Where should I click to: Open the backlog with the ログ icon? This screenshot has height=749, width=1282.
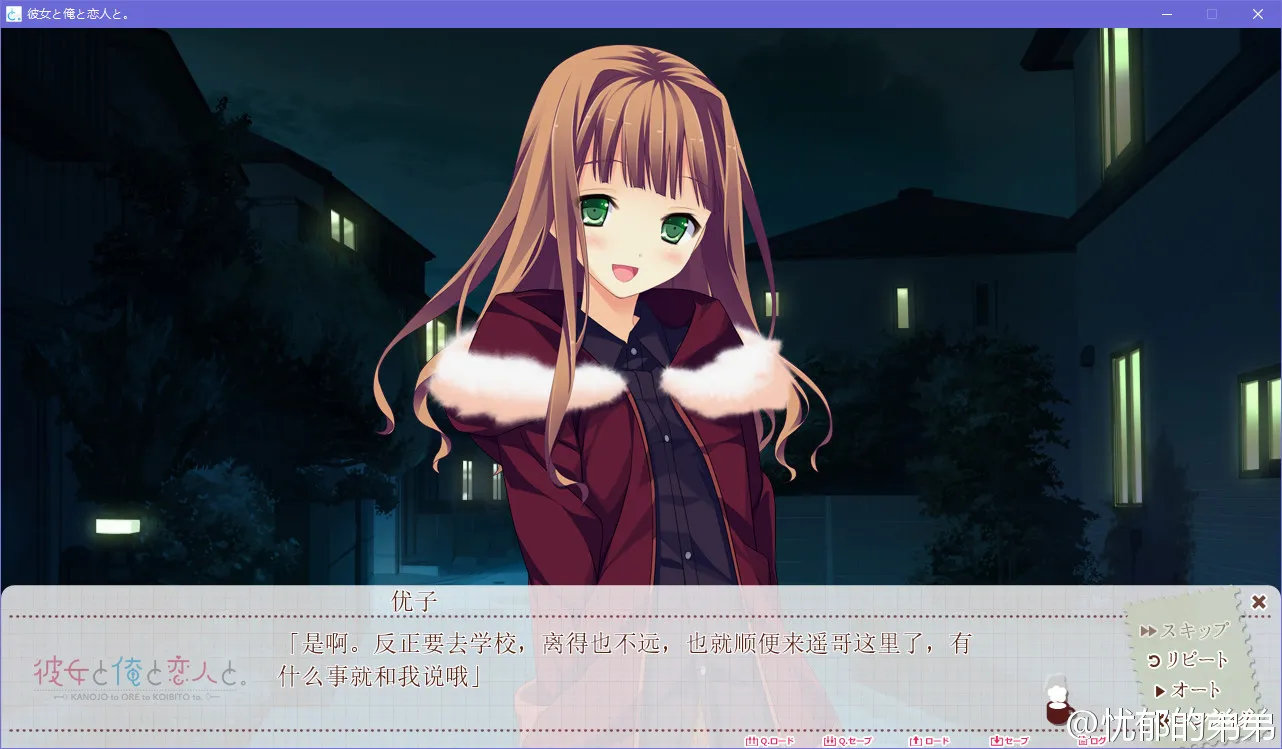tap(1083, 742)
